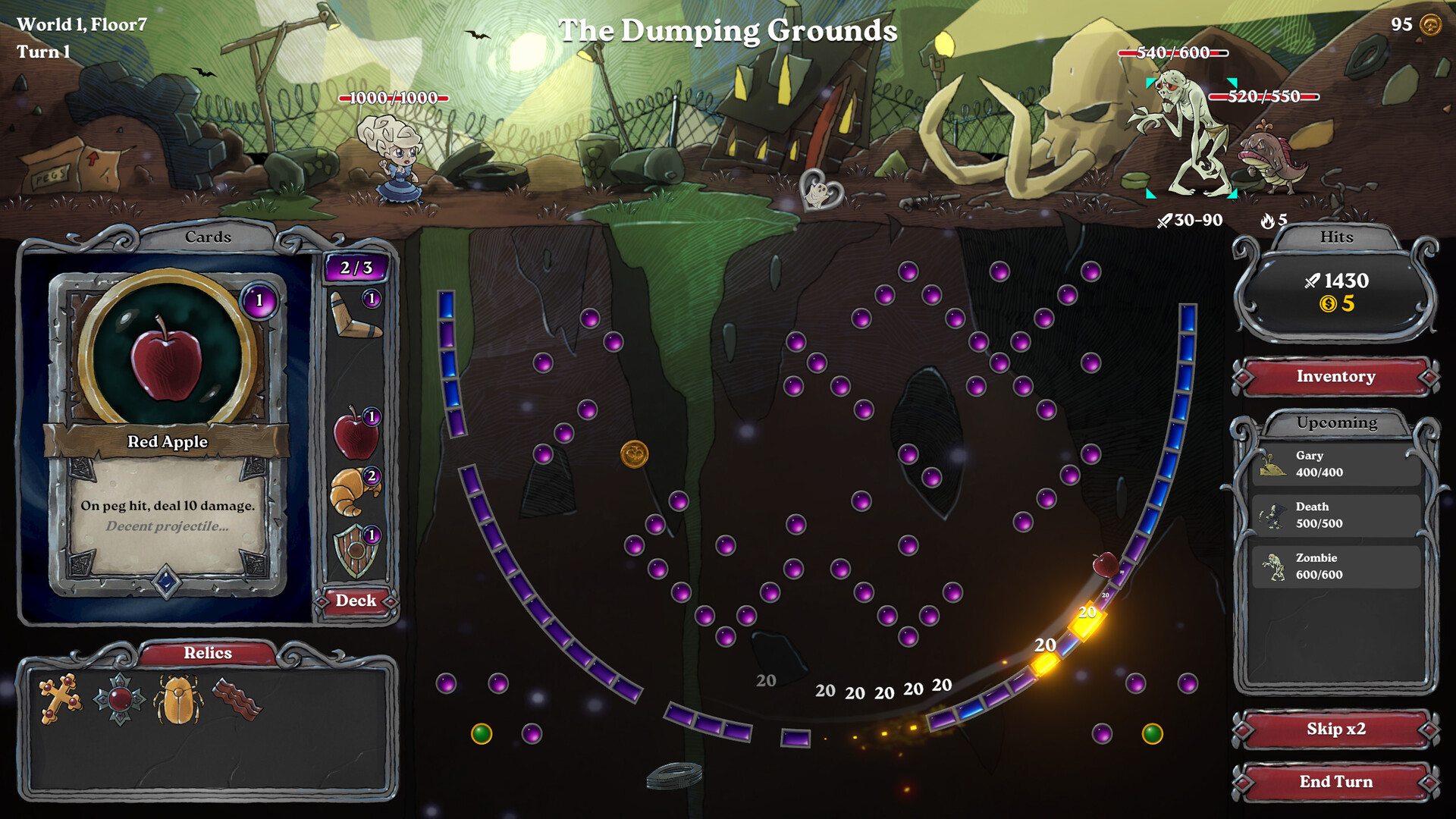
Task: Toggle Skip x2 speed
Action: point(1335,730)
